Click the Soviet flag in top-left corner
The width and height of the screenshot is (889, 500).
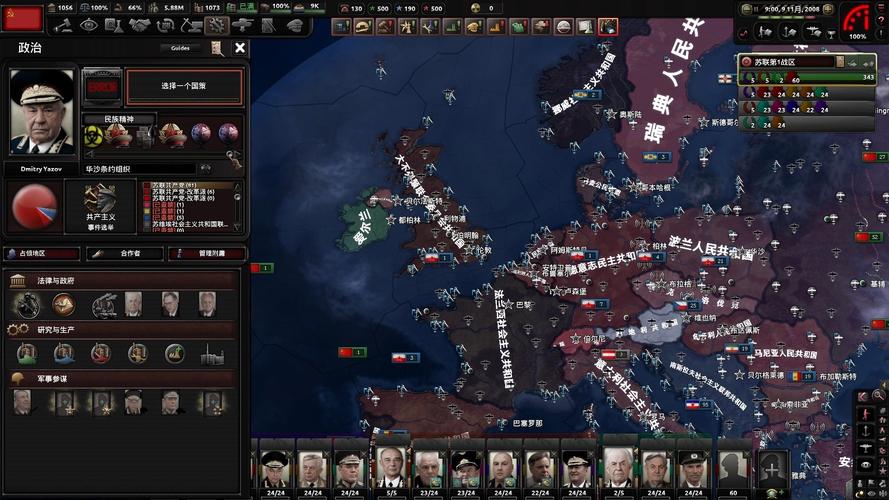[x=22, y=17]
